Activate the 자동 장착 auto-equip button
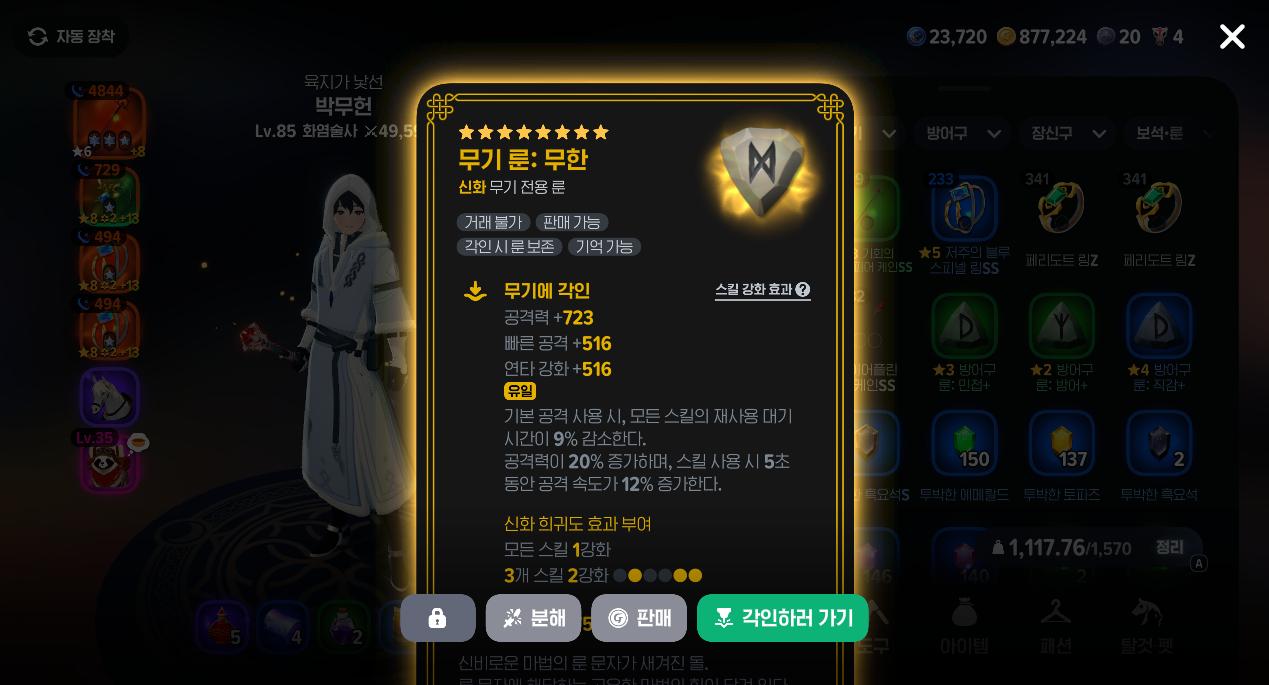The width and height of the screenshot is (1269, 685). point(71,37)
